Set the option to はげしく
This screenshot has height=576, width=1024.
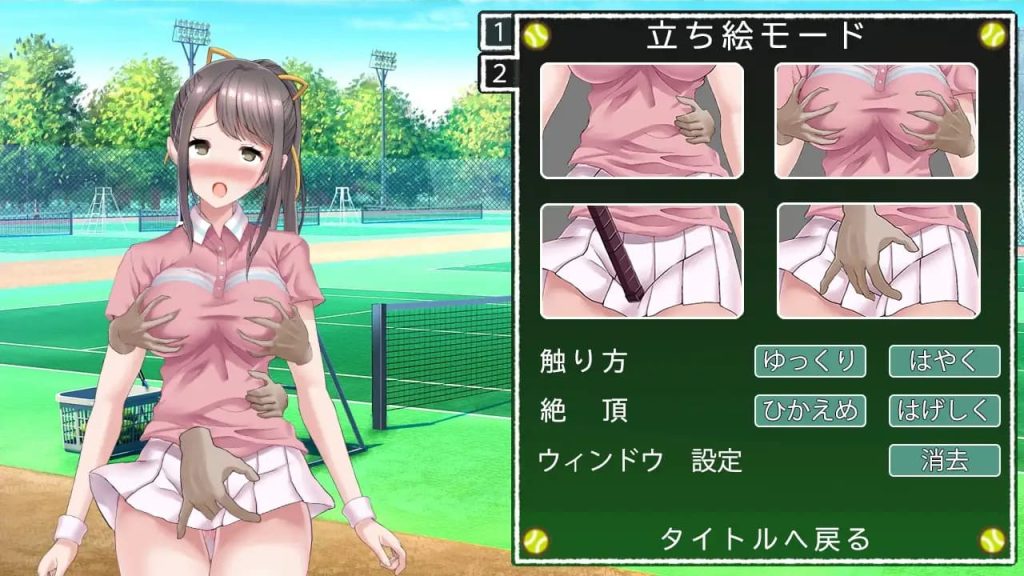[x=944, y=410]
